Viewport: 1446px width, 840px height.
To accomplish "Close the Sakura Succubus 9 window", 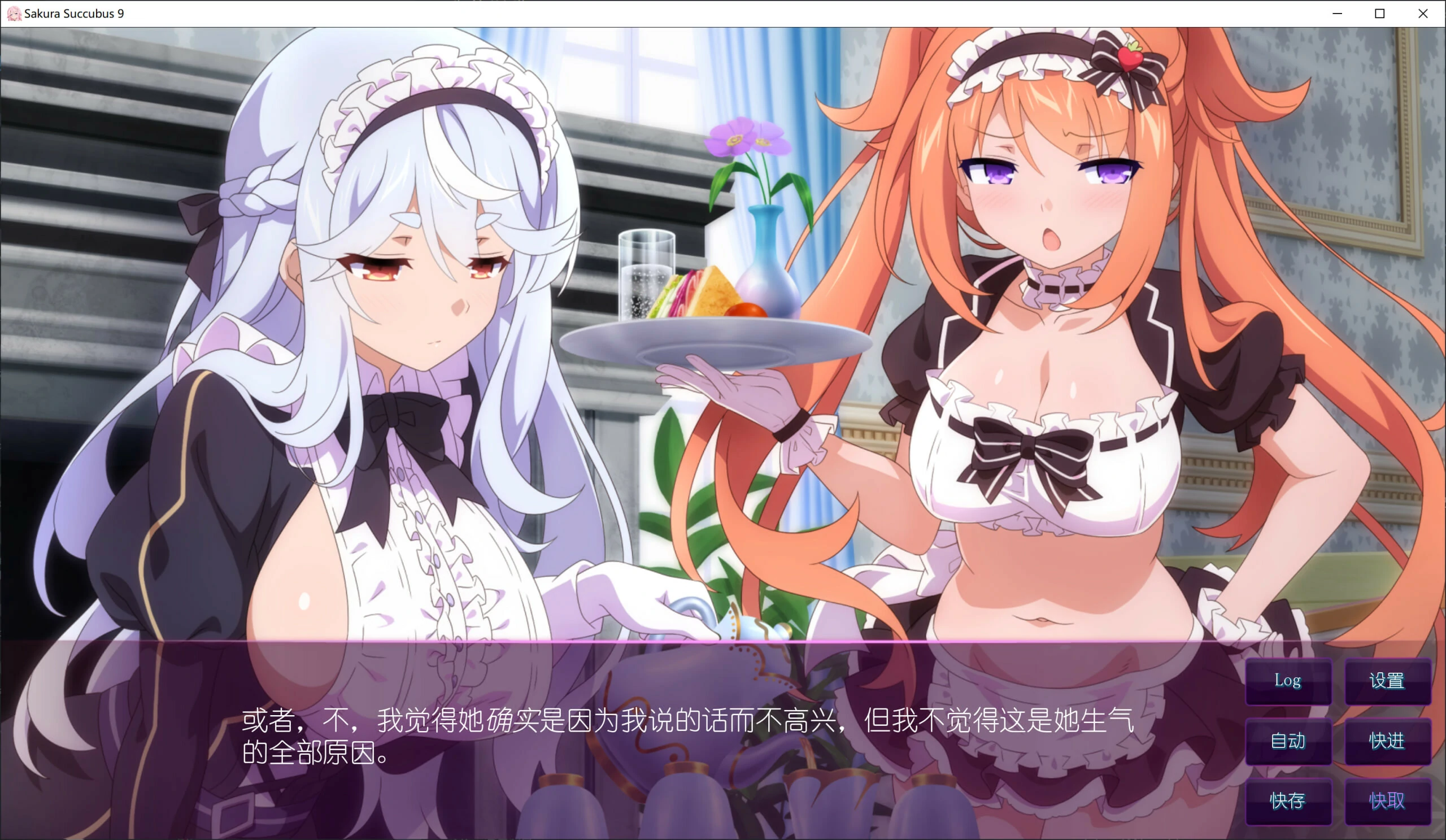I will click(1422, 13).
